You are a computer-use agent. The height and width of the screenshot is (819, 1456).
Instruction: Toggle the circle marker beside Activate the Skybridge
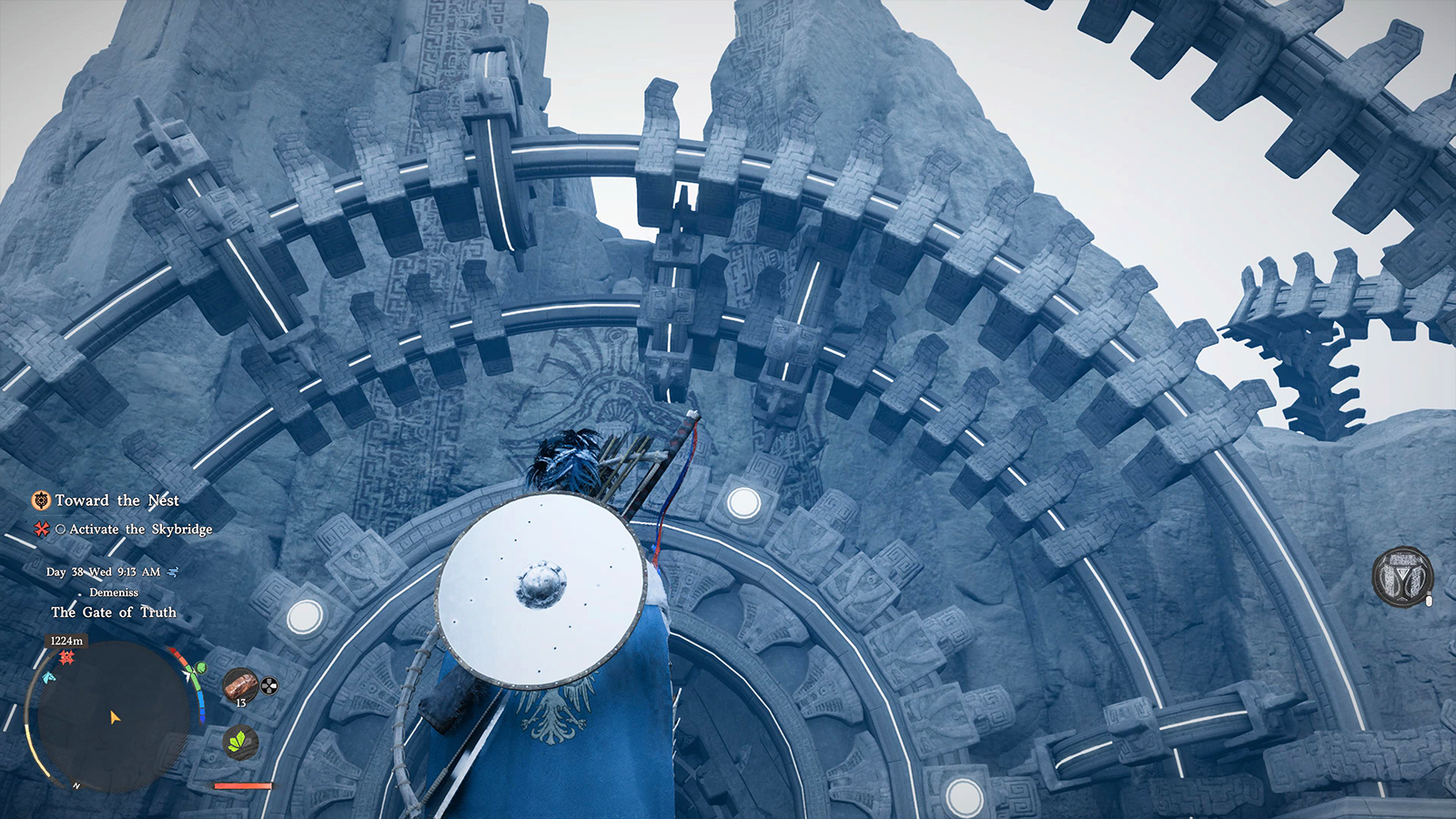click(61, 530)
